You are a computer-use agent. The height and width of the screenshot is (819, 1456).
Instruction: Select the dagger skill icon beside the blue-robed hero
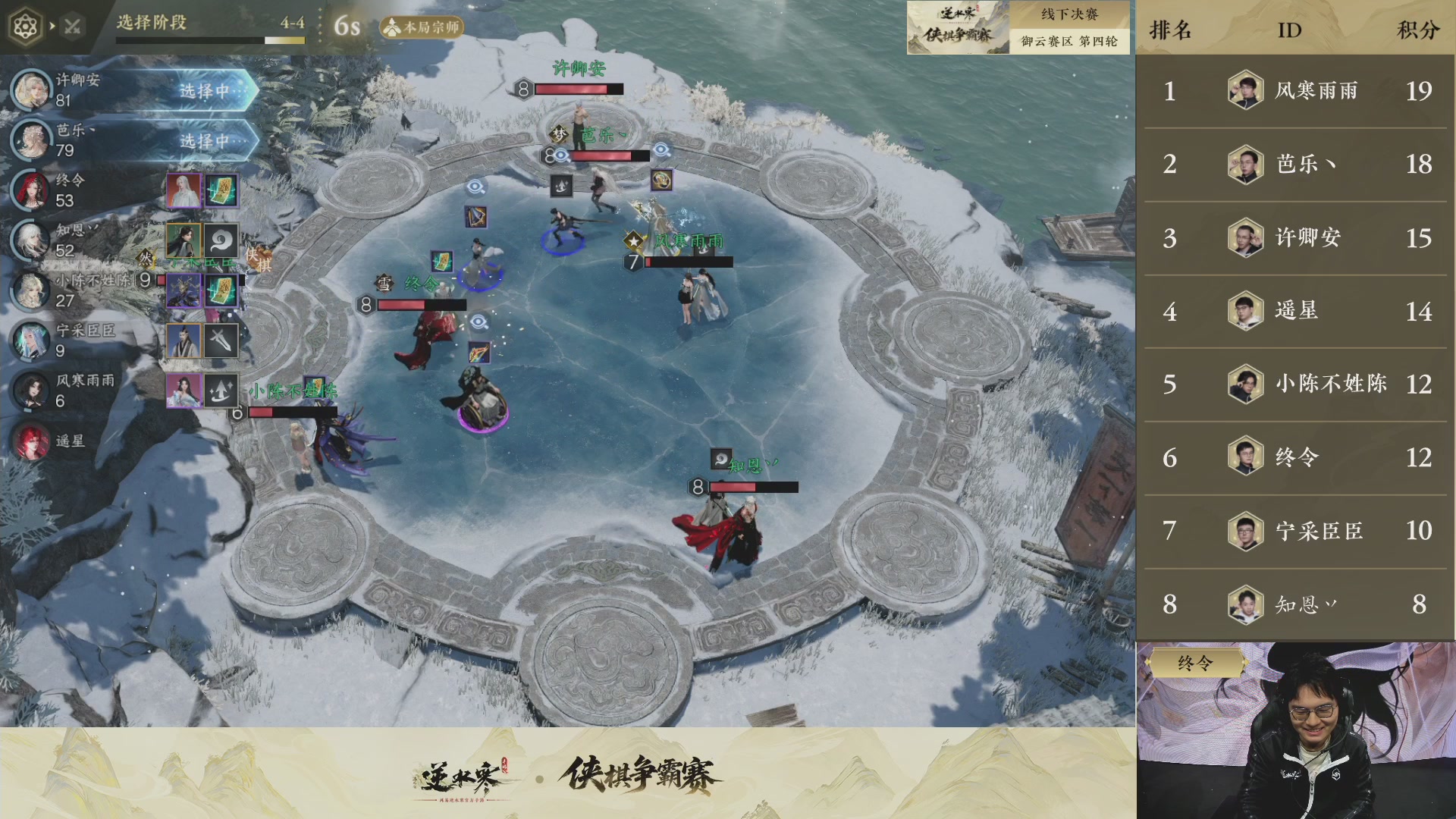222,340
